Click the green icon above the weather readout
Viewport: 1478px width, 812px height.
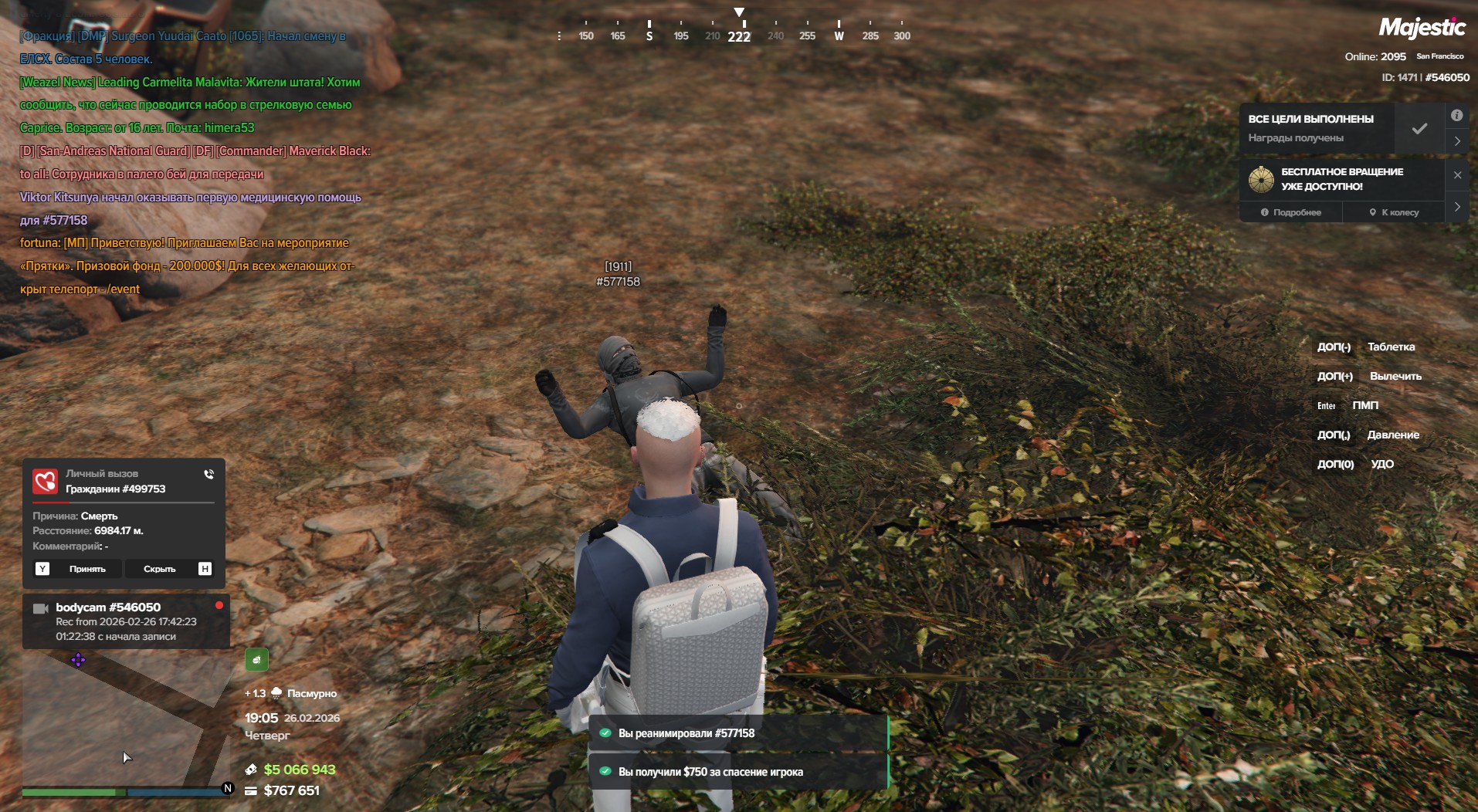click(256, 660)
